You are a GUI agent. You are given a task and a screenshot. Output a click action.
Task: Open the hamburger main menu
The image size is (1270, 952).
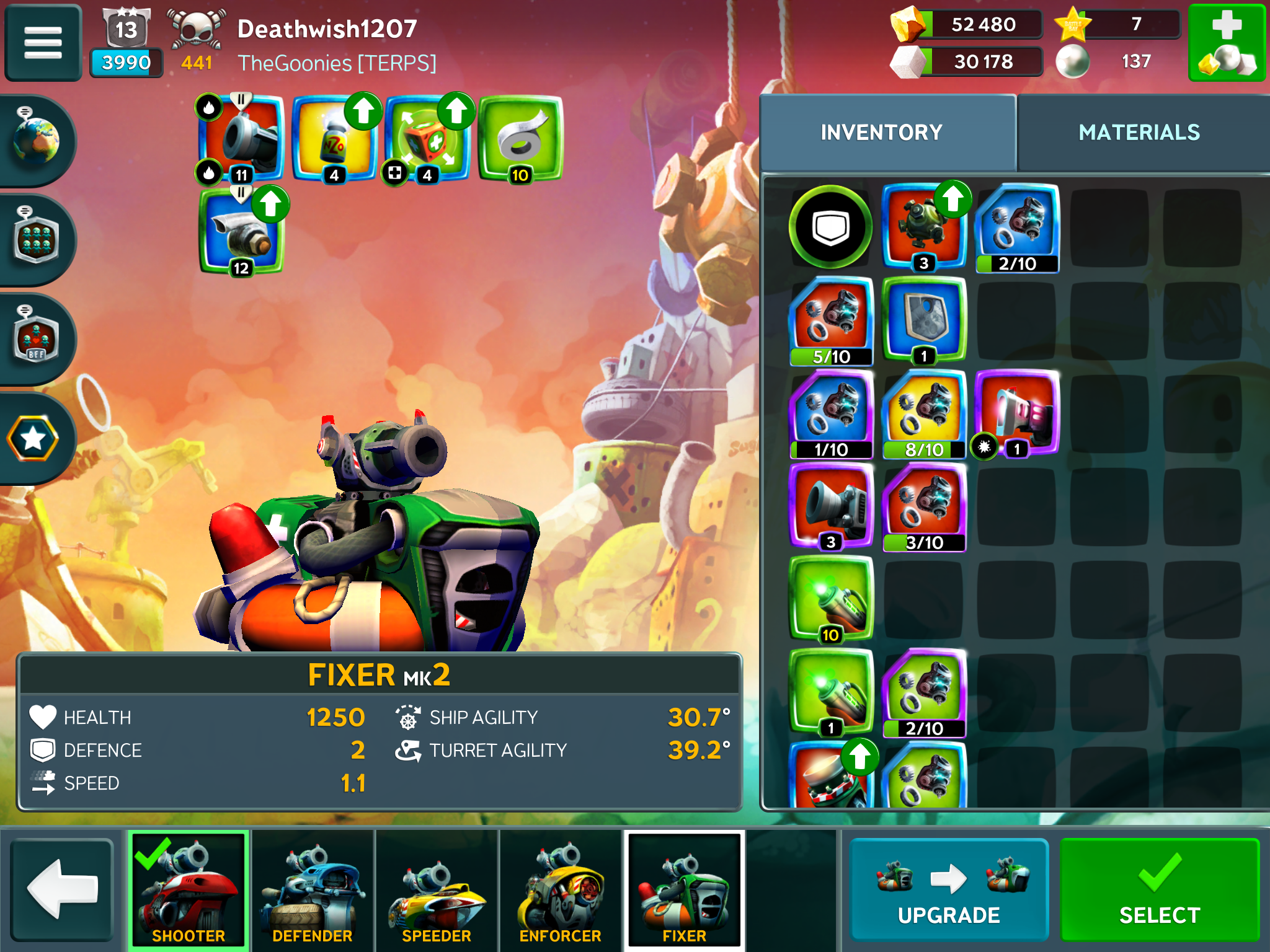pyautogui.click(x=43, y=43)
